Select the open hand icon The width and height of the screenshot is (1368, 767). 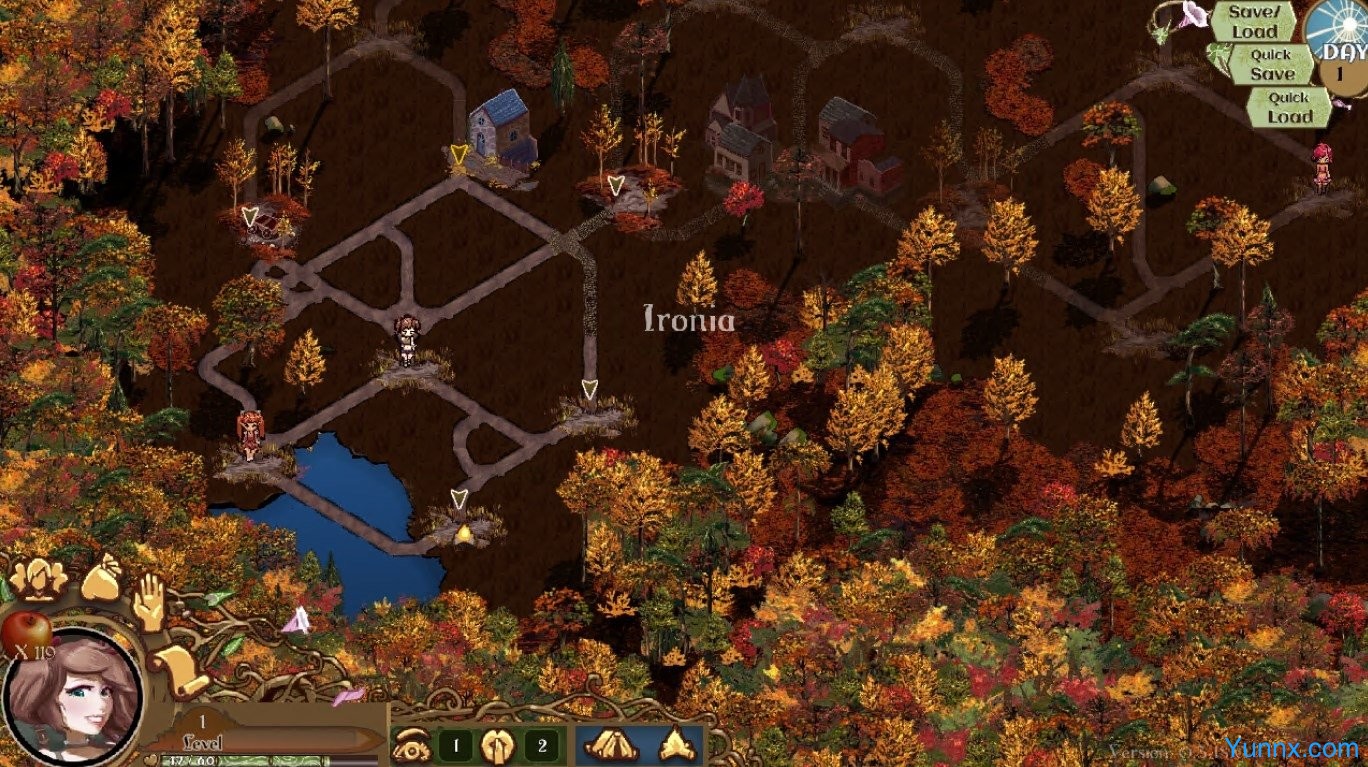tap(150, 602)
